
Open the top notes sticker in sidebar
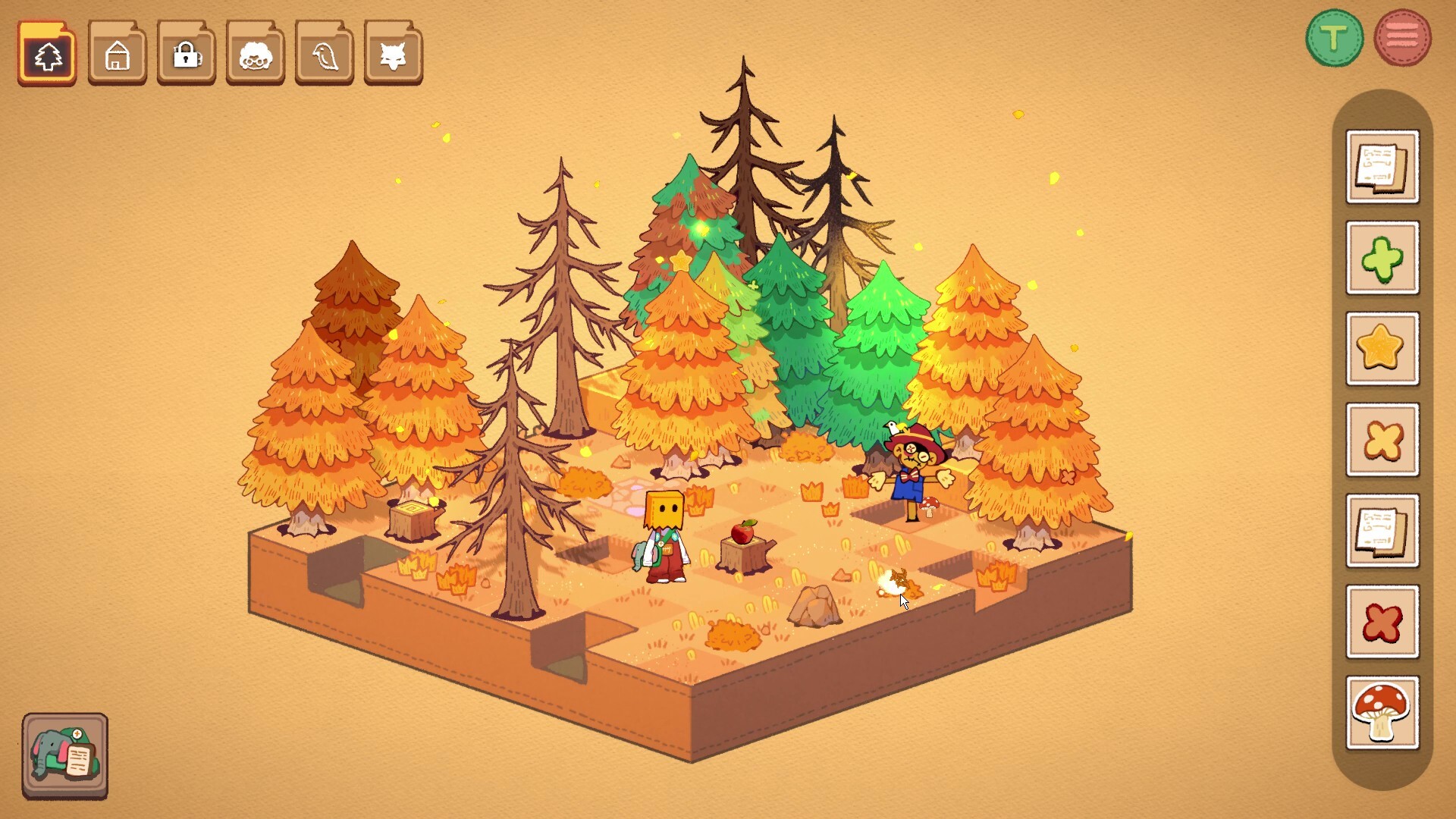(1382, 167)
